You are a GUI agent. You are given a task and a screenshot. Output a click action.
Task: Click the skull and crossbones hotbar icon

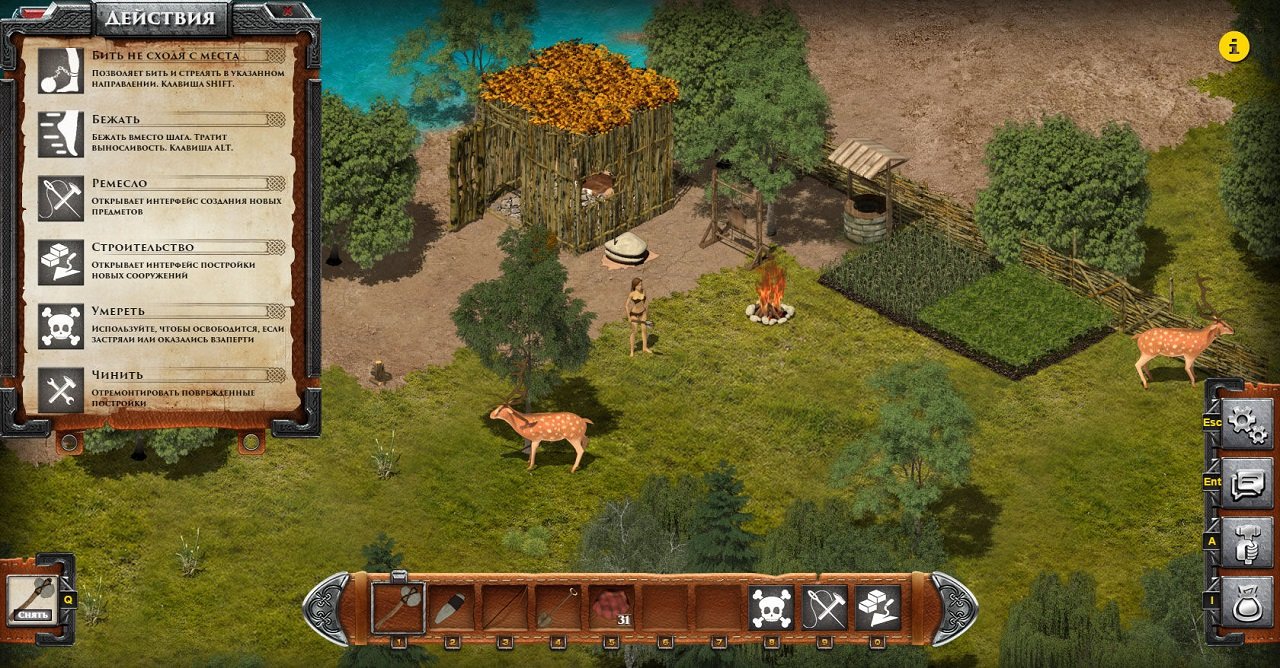pyautogui.click(x=771, y=607)
